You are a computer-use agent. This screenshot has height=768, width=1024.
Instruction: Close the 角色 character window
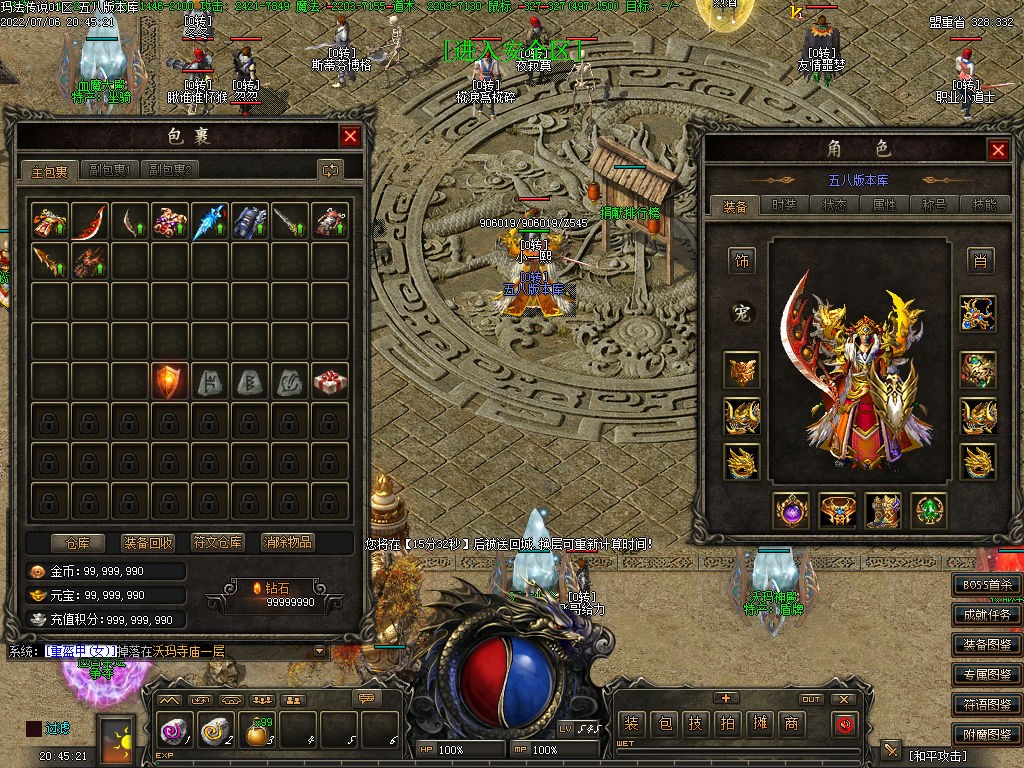998,150
